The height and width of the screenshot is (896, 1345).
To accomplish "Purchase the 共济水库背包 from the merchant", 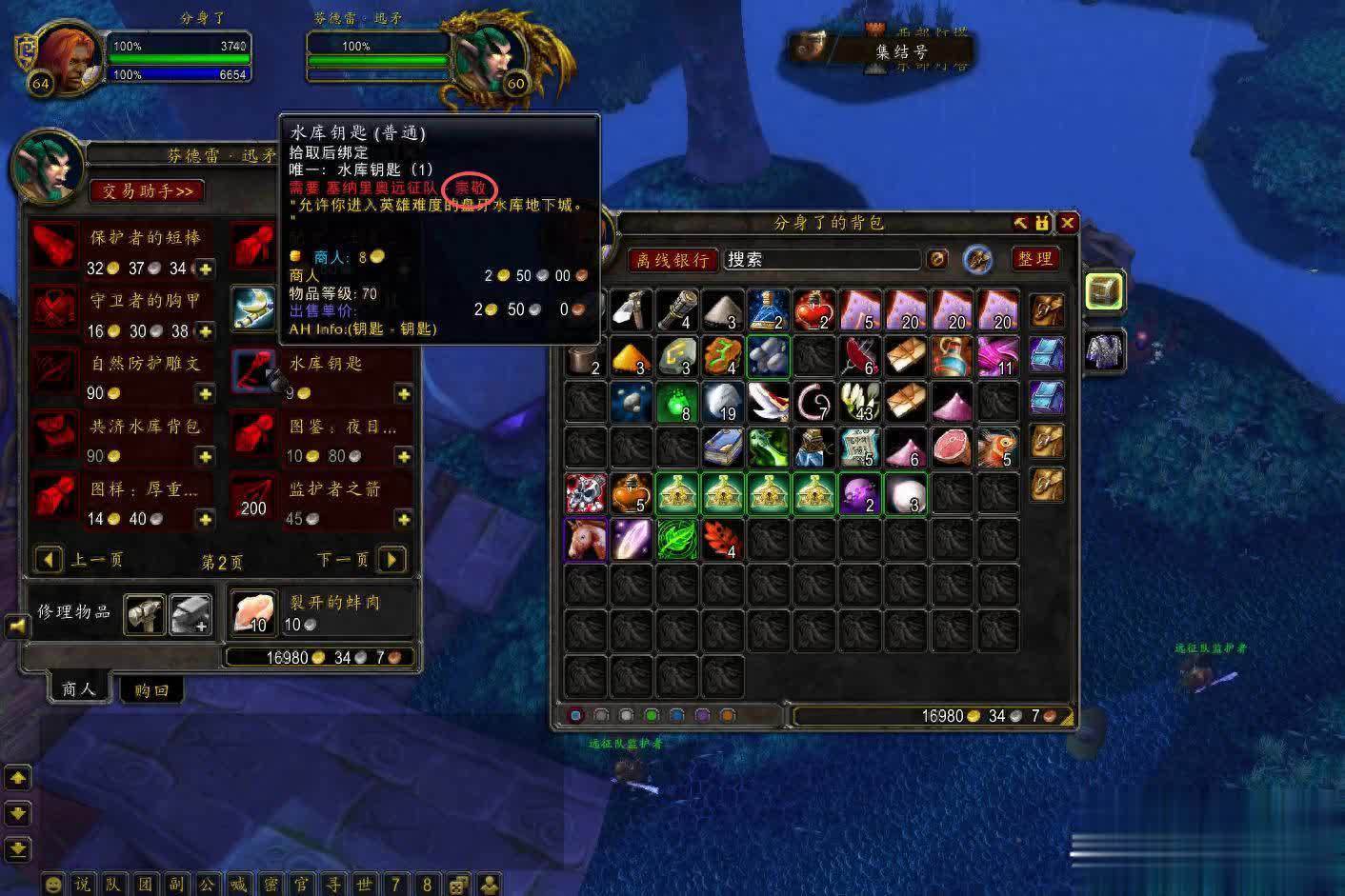I will (54, 433).
